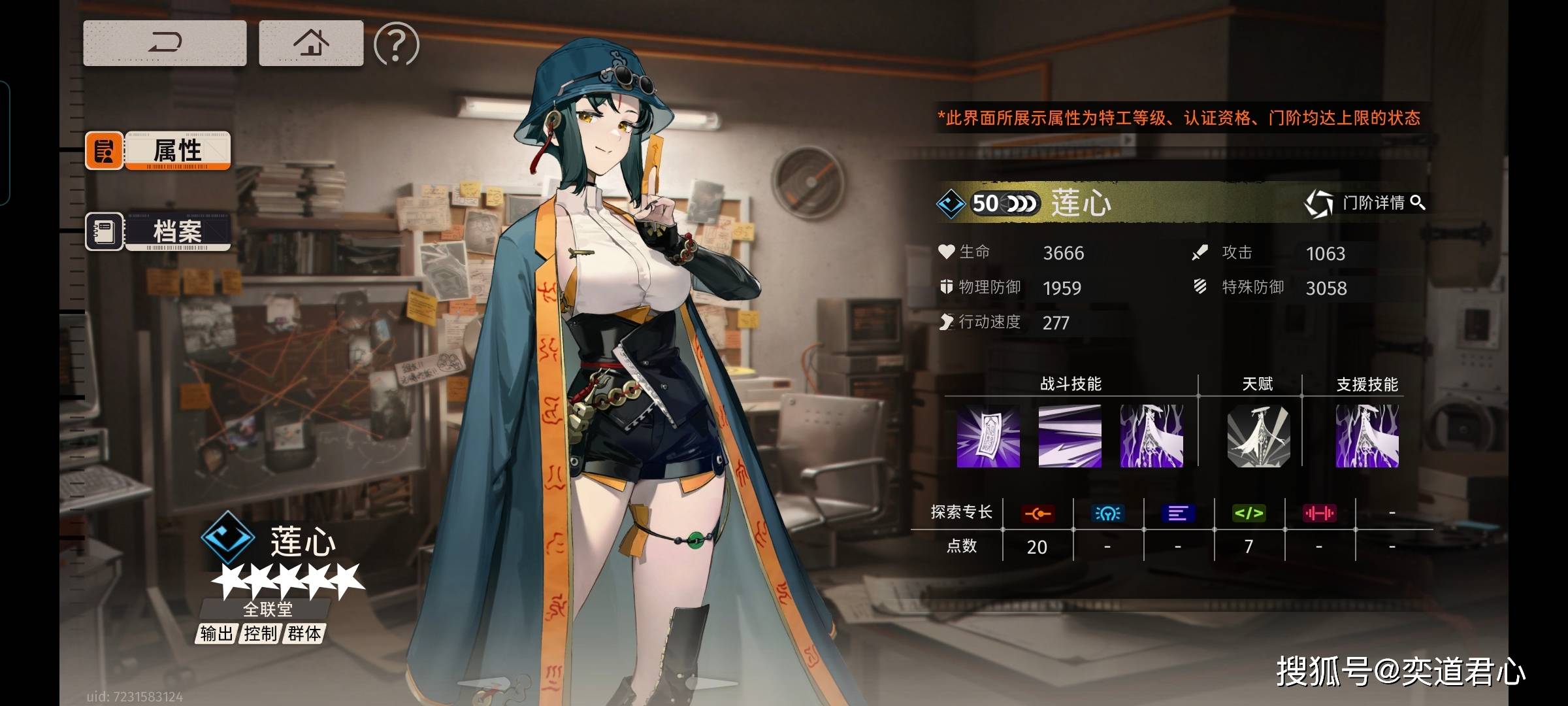Open the 档案 archive tab
The width and height of the screenshot is (1568, 706).
[158, 231]
